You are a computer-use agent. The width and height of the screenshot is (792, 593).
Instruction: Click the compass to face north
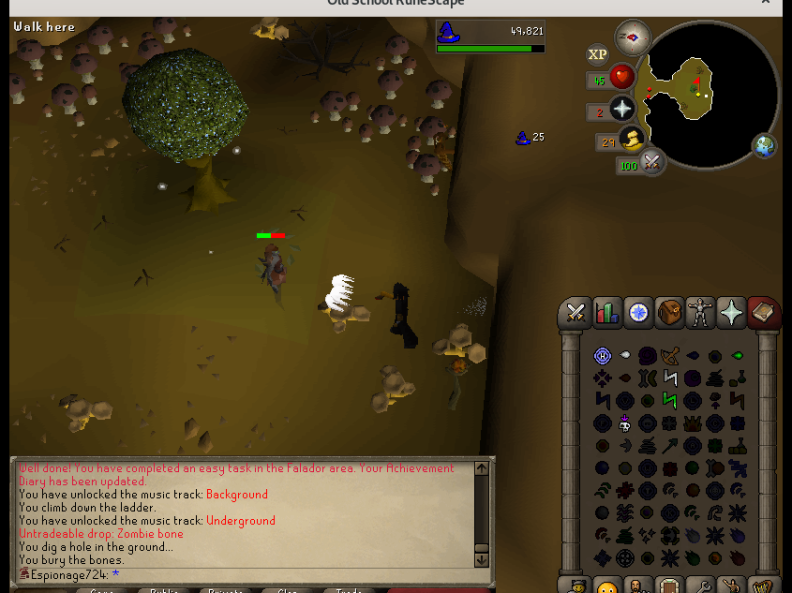tap(632, 39)
